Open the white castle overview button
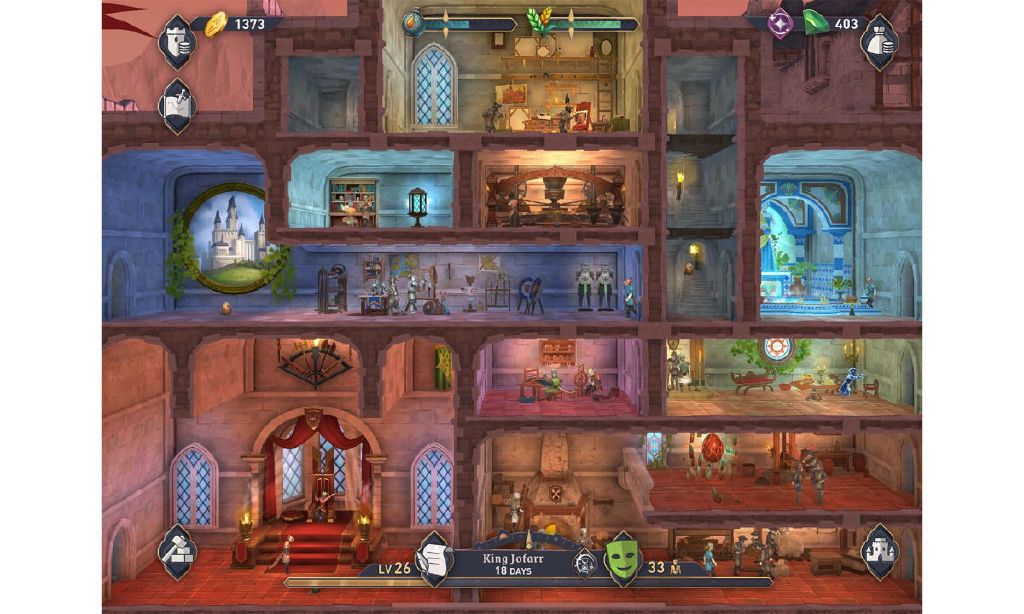 [880, 550]
